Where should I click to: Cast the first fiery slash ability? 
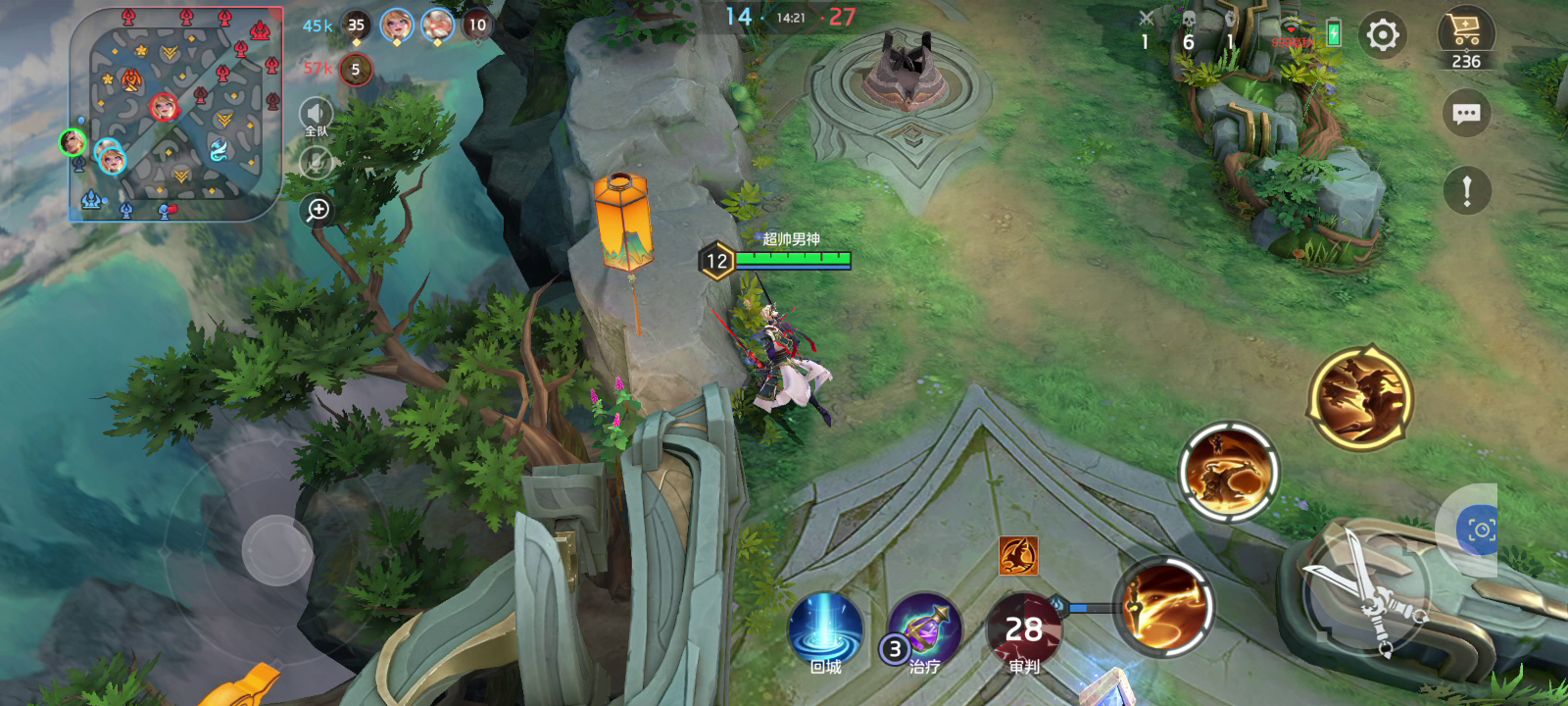1163,605
